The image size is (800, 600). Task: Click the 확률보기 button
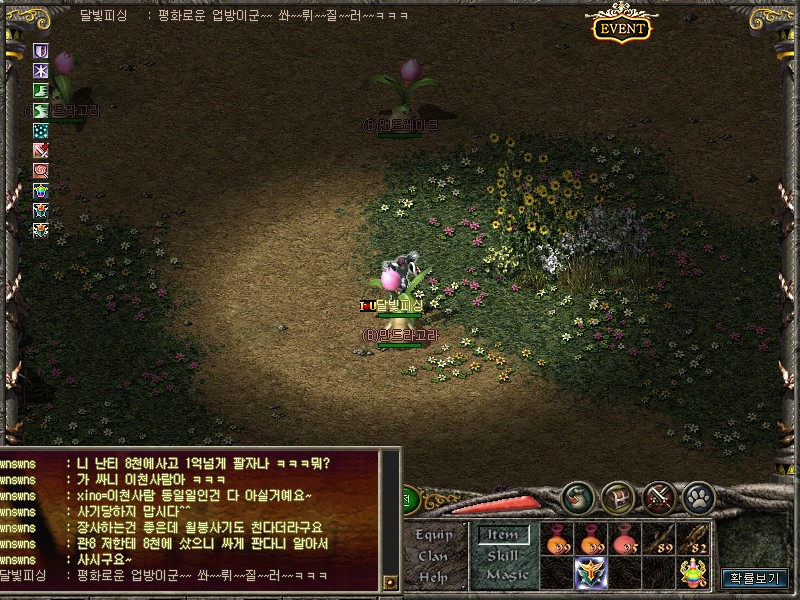[757, 577]
